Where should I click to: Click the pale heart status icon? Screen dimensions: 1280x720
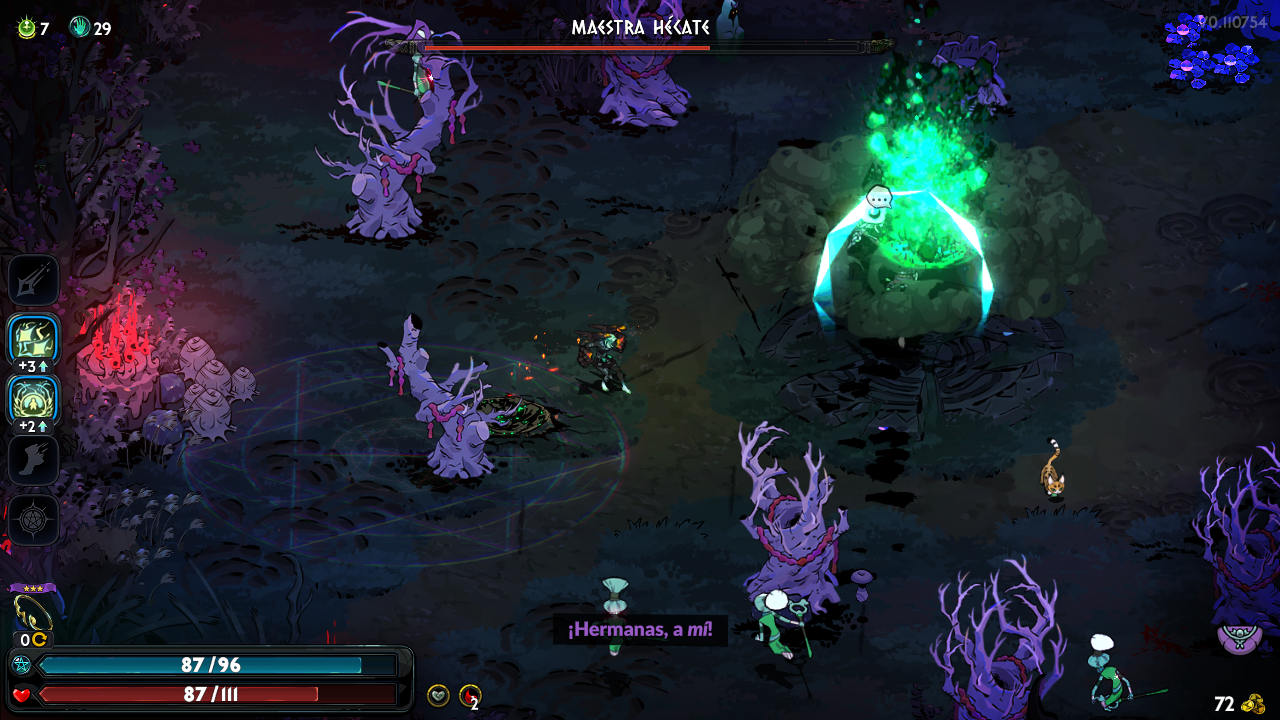click(438, 695)
